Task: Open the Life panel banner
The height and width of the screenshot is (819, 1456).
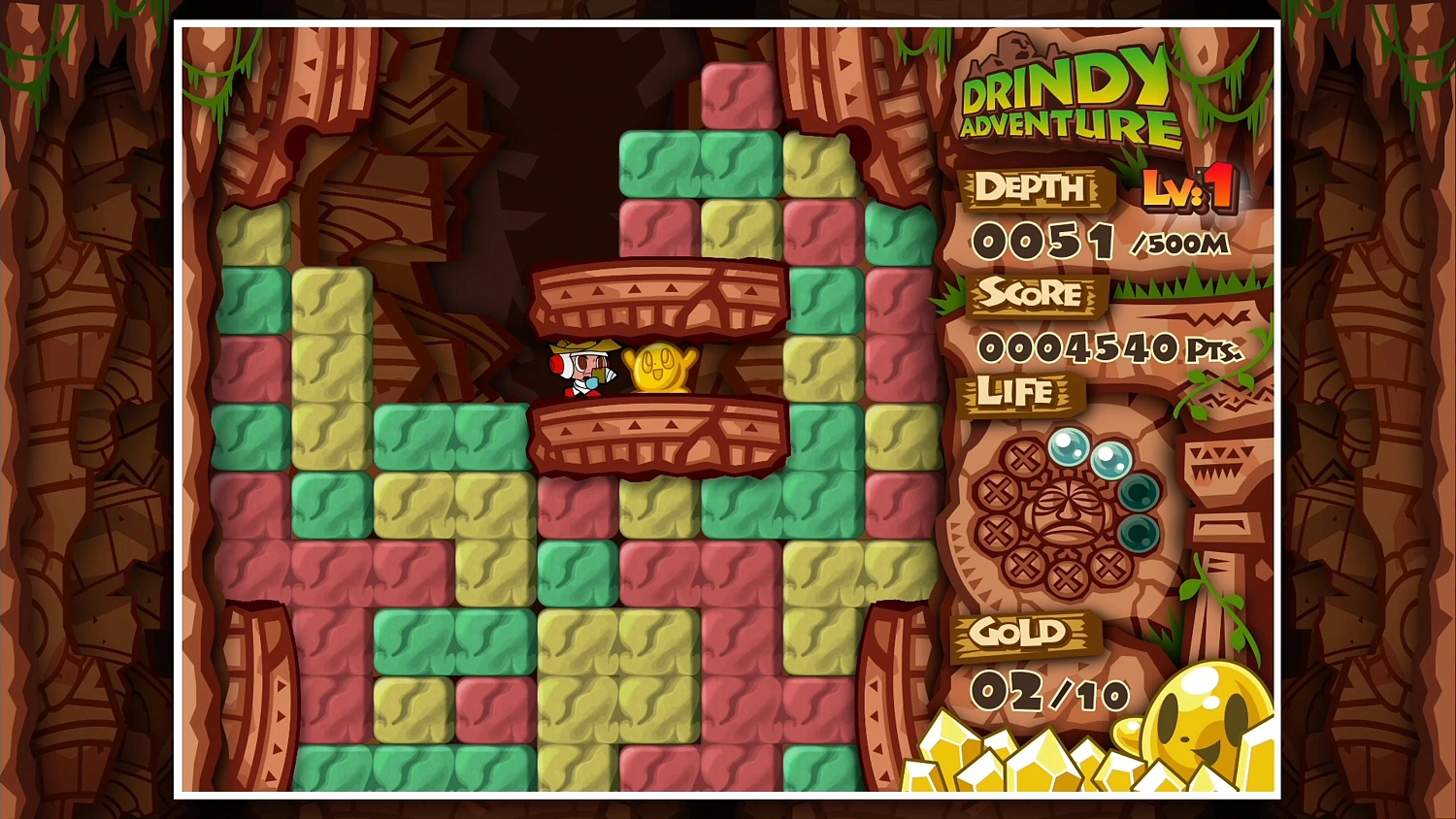Action: 1016,394
